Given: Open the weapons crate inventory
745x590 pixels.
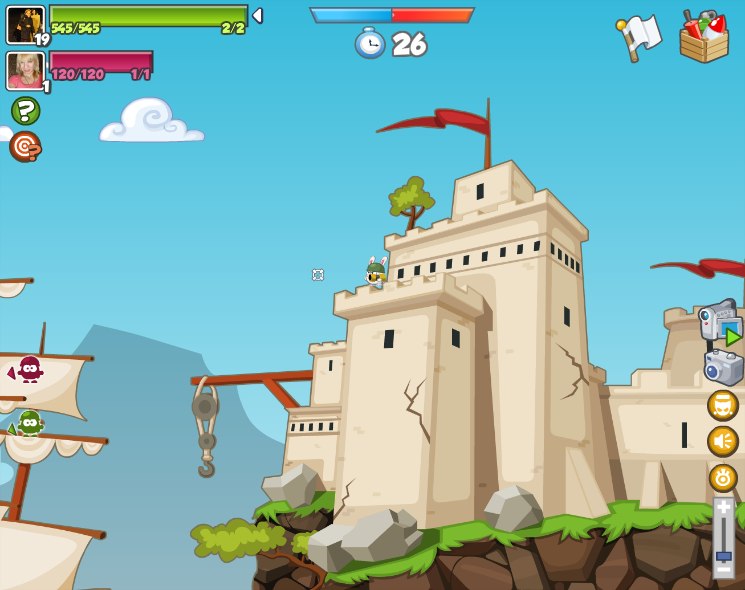Looking at the screenshot, I should click(704, 37).
